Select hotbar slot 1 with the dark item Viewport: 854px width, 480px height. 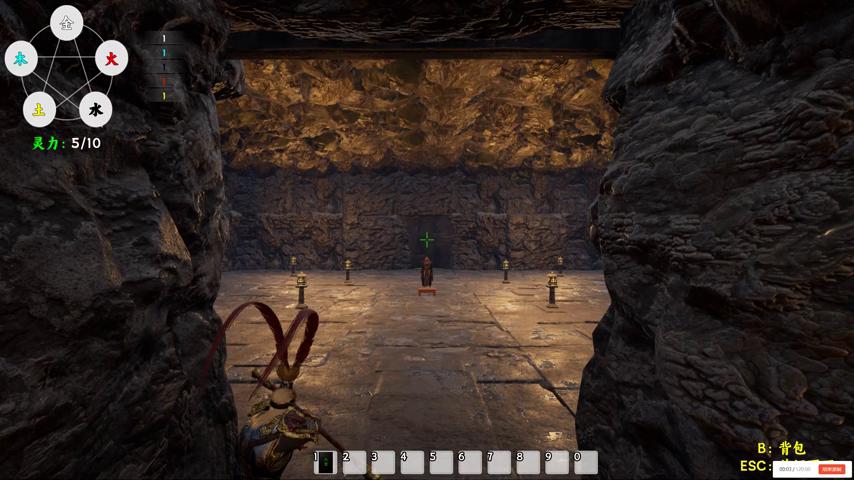325,461
